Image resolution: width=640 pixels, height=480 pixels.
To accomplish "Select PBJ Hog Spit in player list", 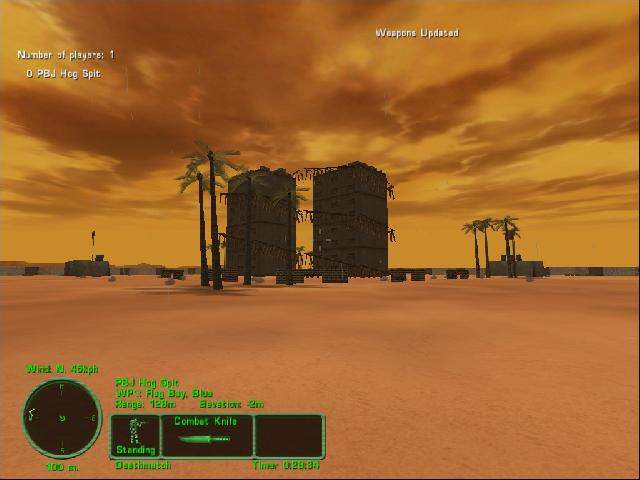I will tap(68, 73).
